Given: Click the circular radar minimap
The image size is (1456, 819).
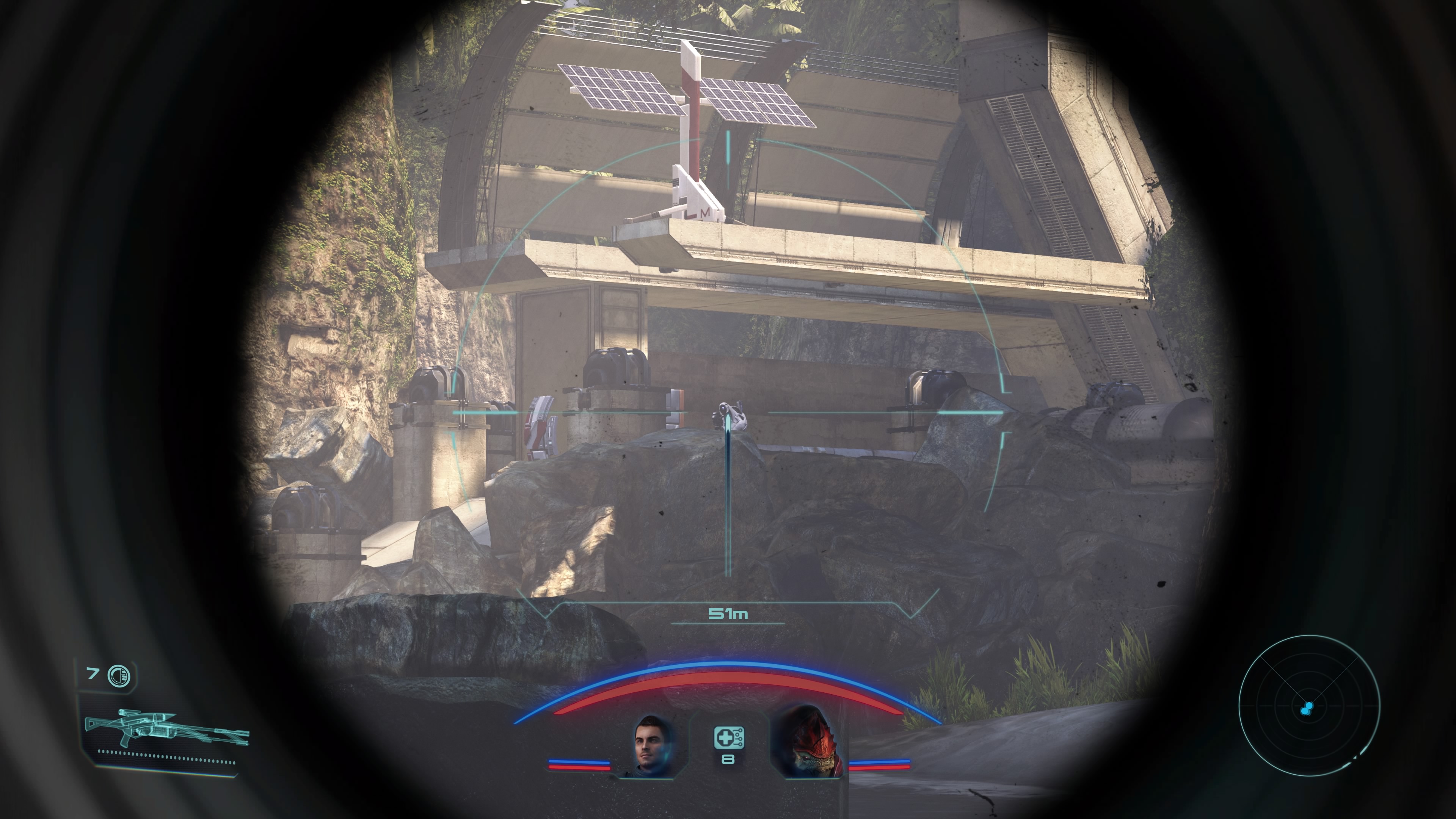Looking at the screenshot, I should coord(1309,705).
